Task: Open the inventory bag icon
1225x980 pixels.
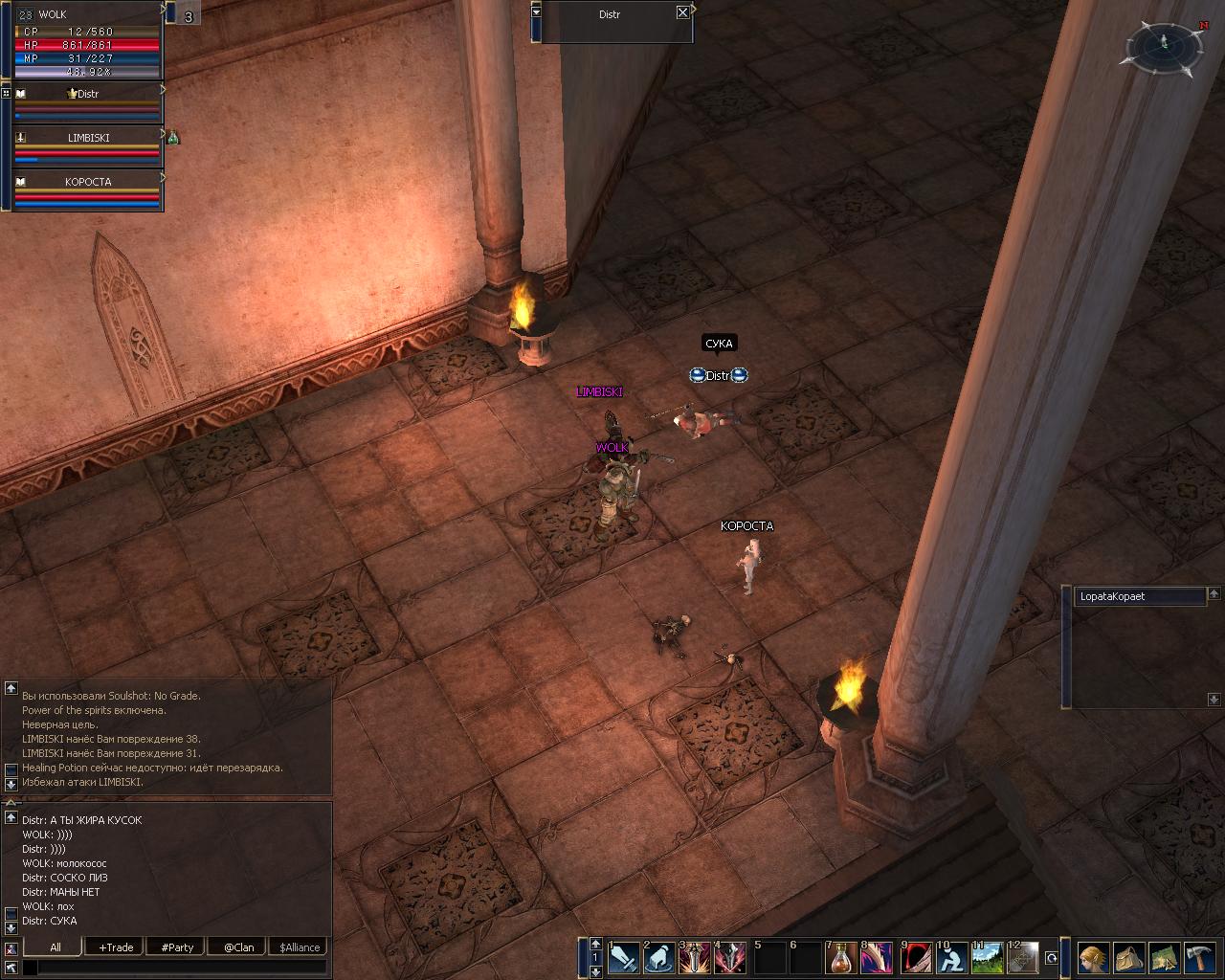Action: 1129,957
